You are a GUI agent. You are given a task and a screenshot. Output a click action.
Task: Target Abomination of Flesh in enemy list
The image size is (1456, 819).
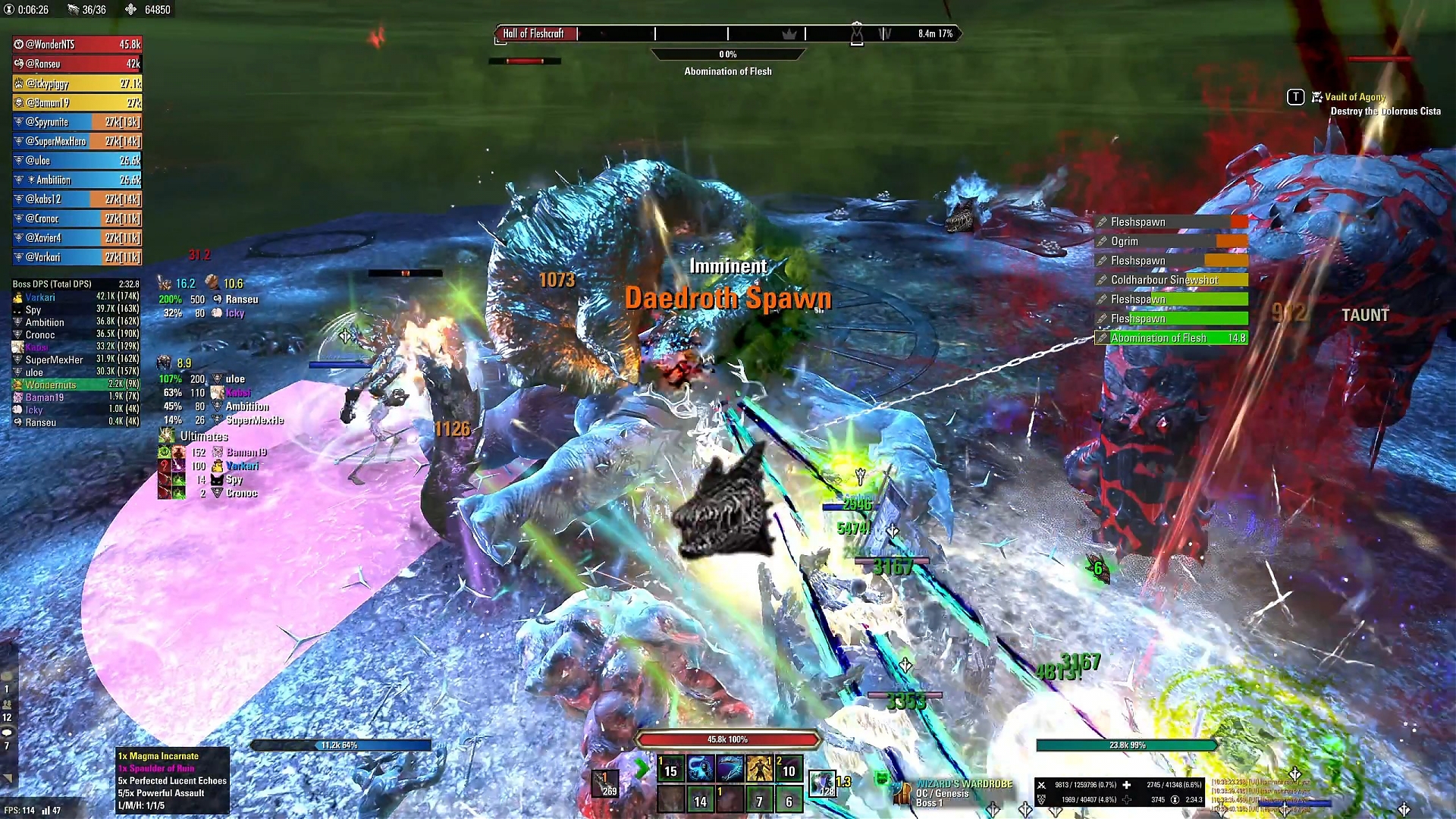(x=1170, y=338)
